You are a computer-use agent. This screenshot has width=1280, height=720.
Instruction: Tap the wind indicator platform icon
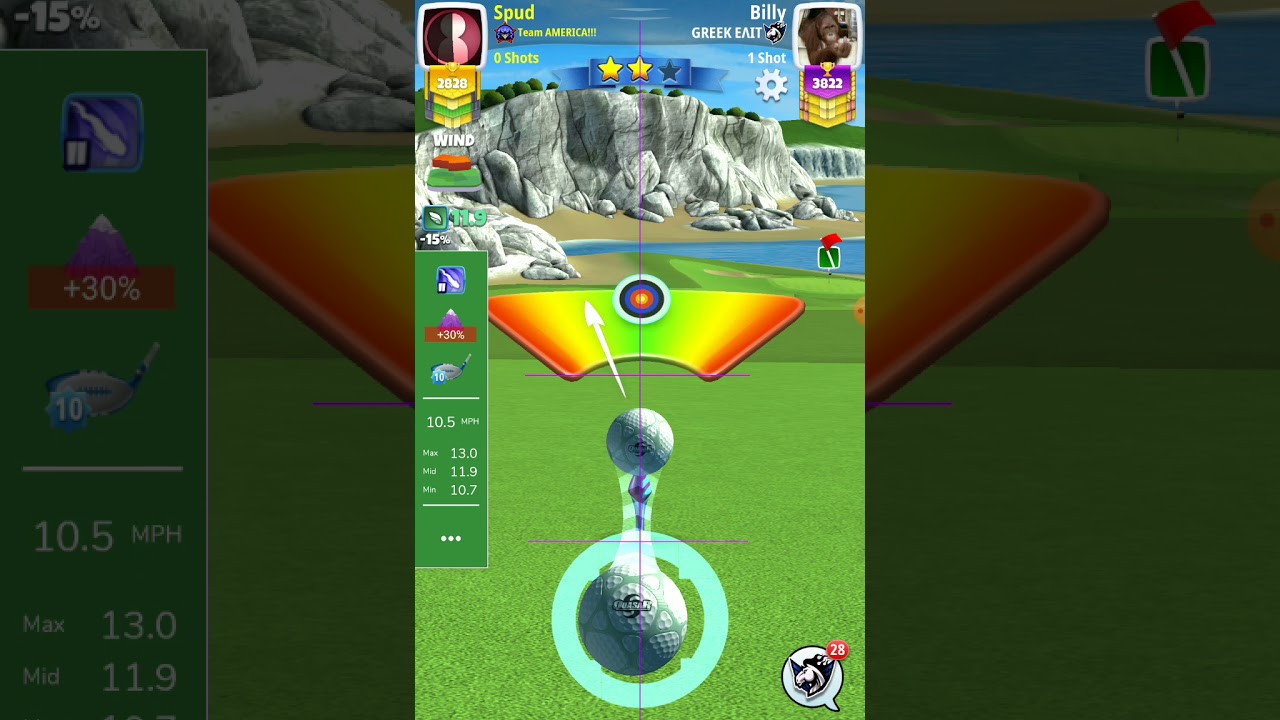(x=454, y=171)
